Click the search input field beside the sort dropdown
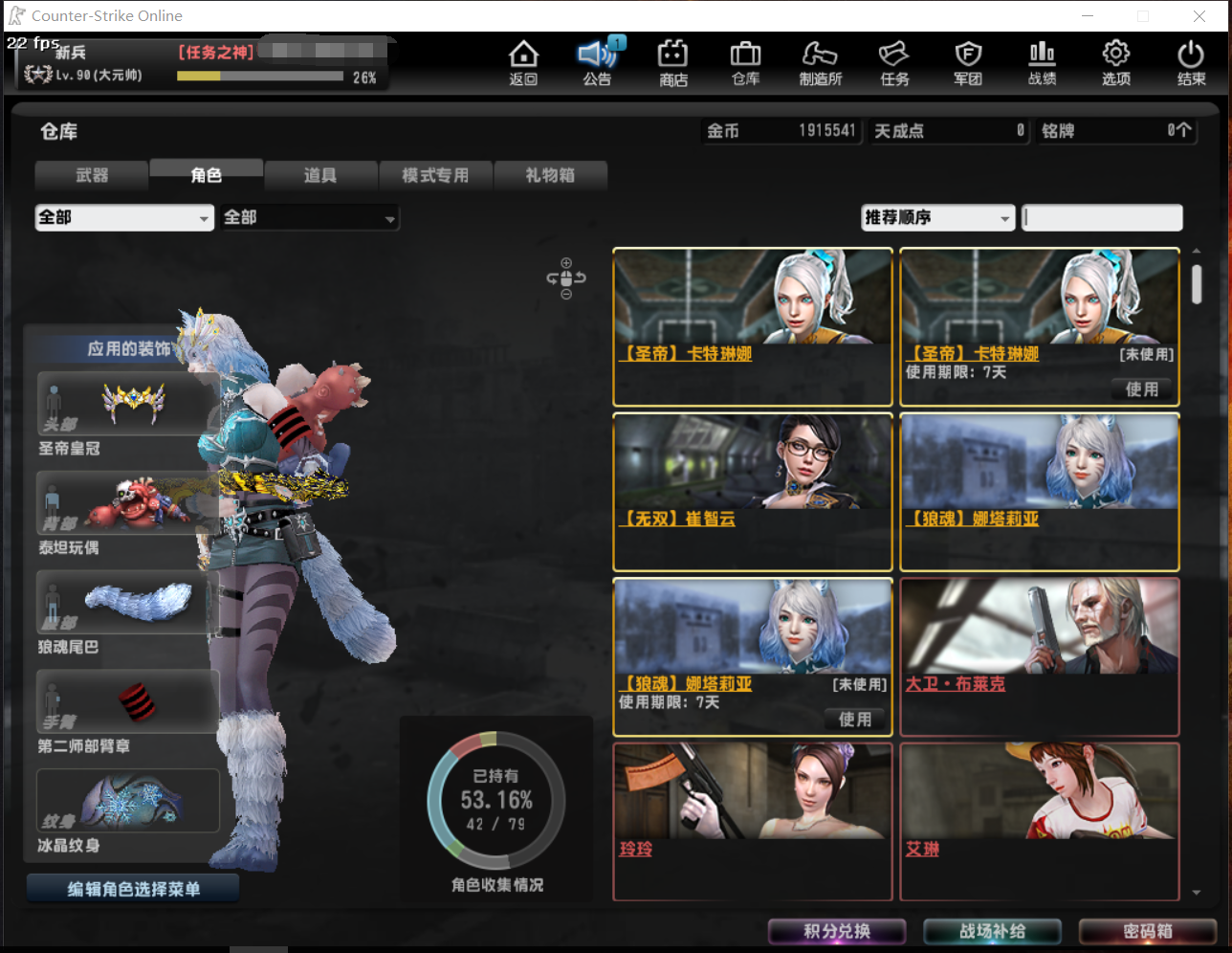The width and height of the screenshot is (1232, 953). pos(1101,218)
